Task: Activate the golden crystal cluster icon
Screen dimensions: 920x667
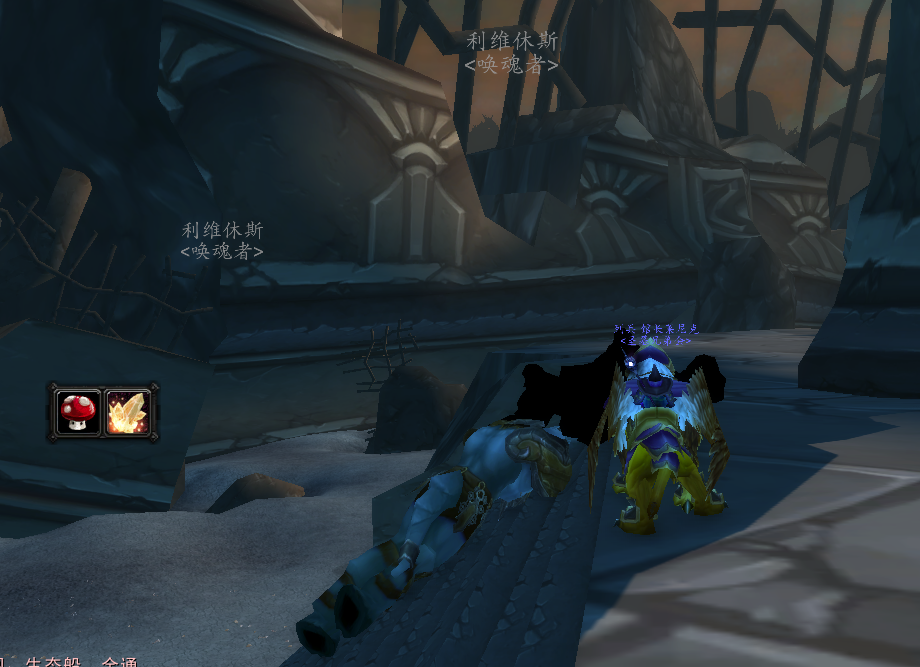Action: (127, 411)
